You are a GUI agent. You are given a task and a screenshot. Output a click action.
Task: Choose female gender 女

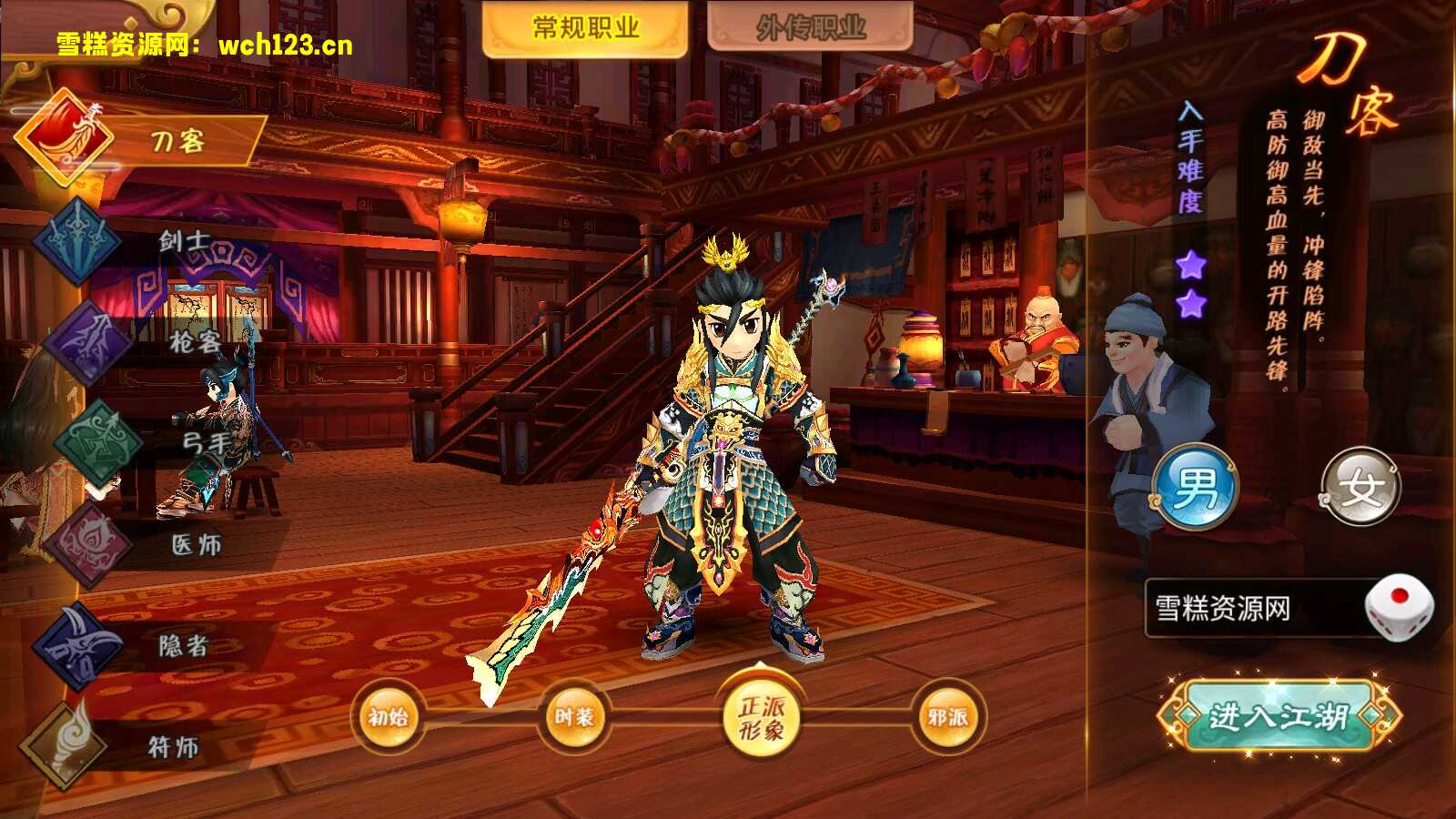click(1360, 488)
